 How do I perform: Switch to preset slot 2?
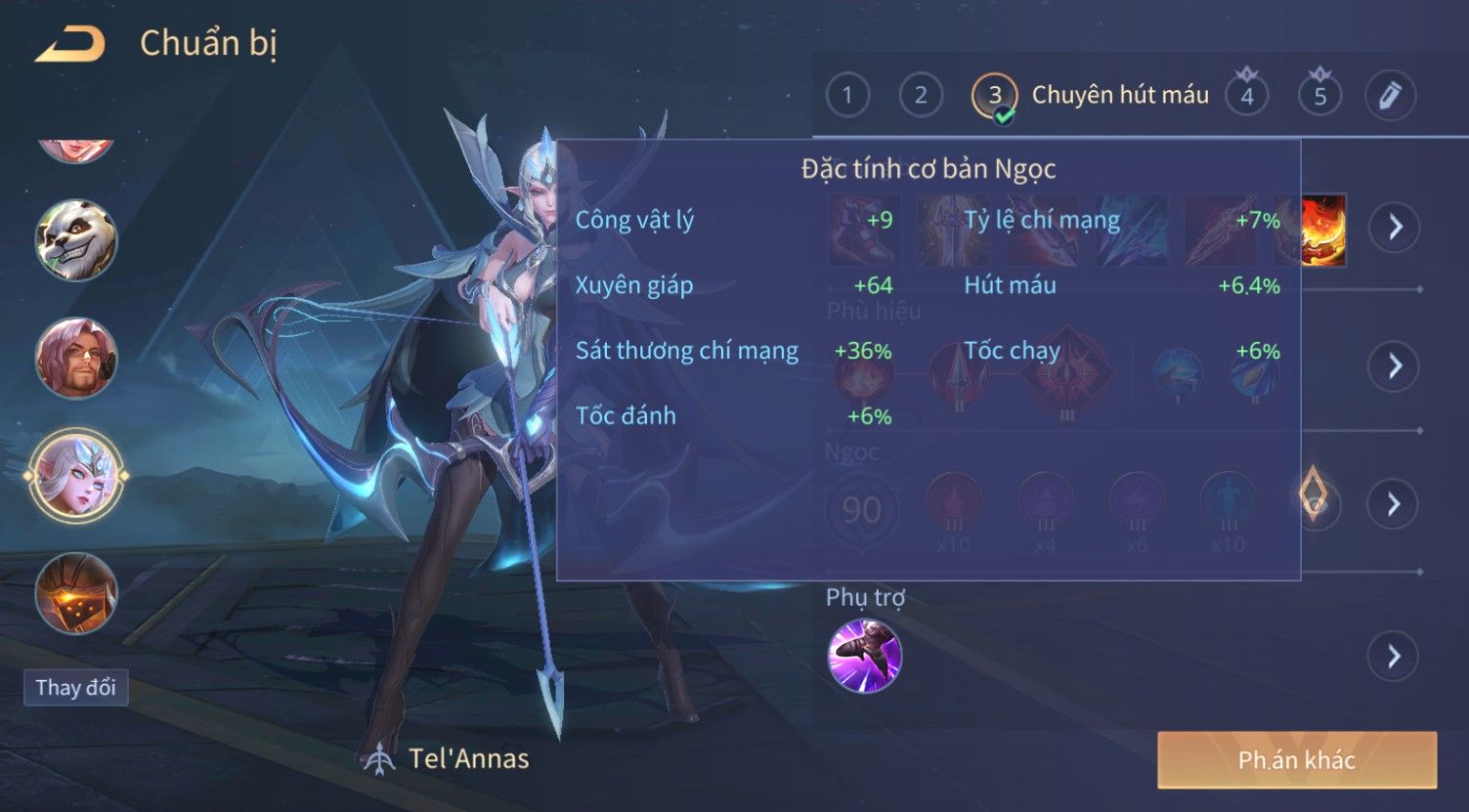[921, 95]
